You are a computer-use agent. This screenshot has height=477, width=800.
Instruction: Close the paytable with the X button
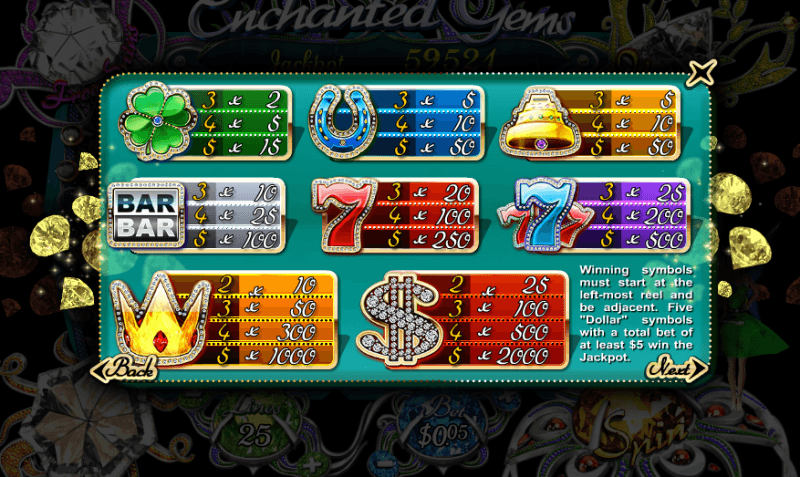tap(703, 72)
